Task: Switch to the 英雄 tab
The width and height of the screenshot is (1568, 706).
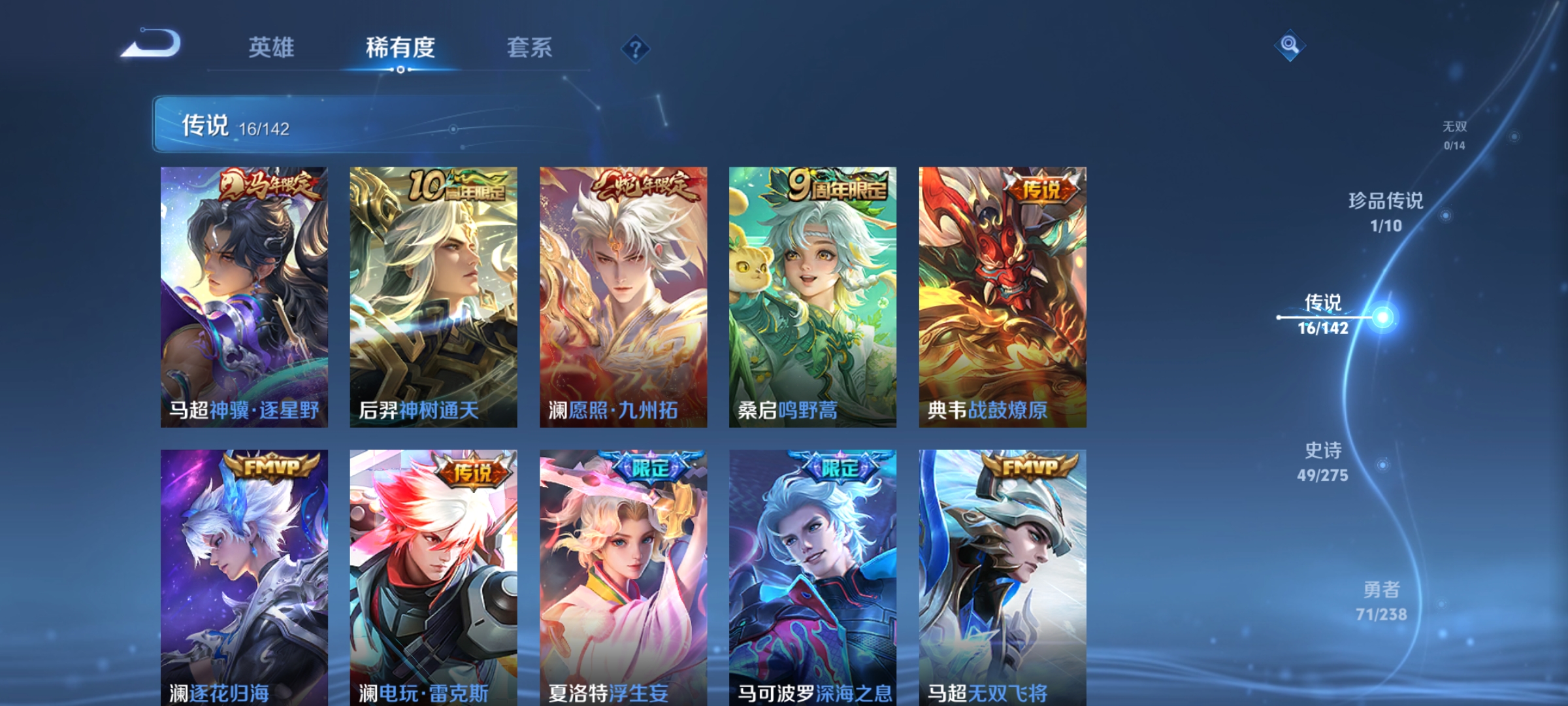Action: (x=272, y=47)
